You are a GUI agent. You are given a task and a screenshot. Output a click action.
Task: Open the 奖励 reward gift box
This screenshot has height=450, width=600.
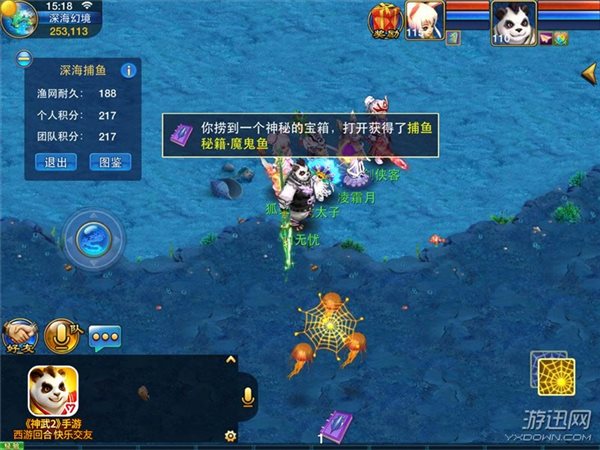385,20
